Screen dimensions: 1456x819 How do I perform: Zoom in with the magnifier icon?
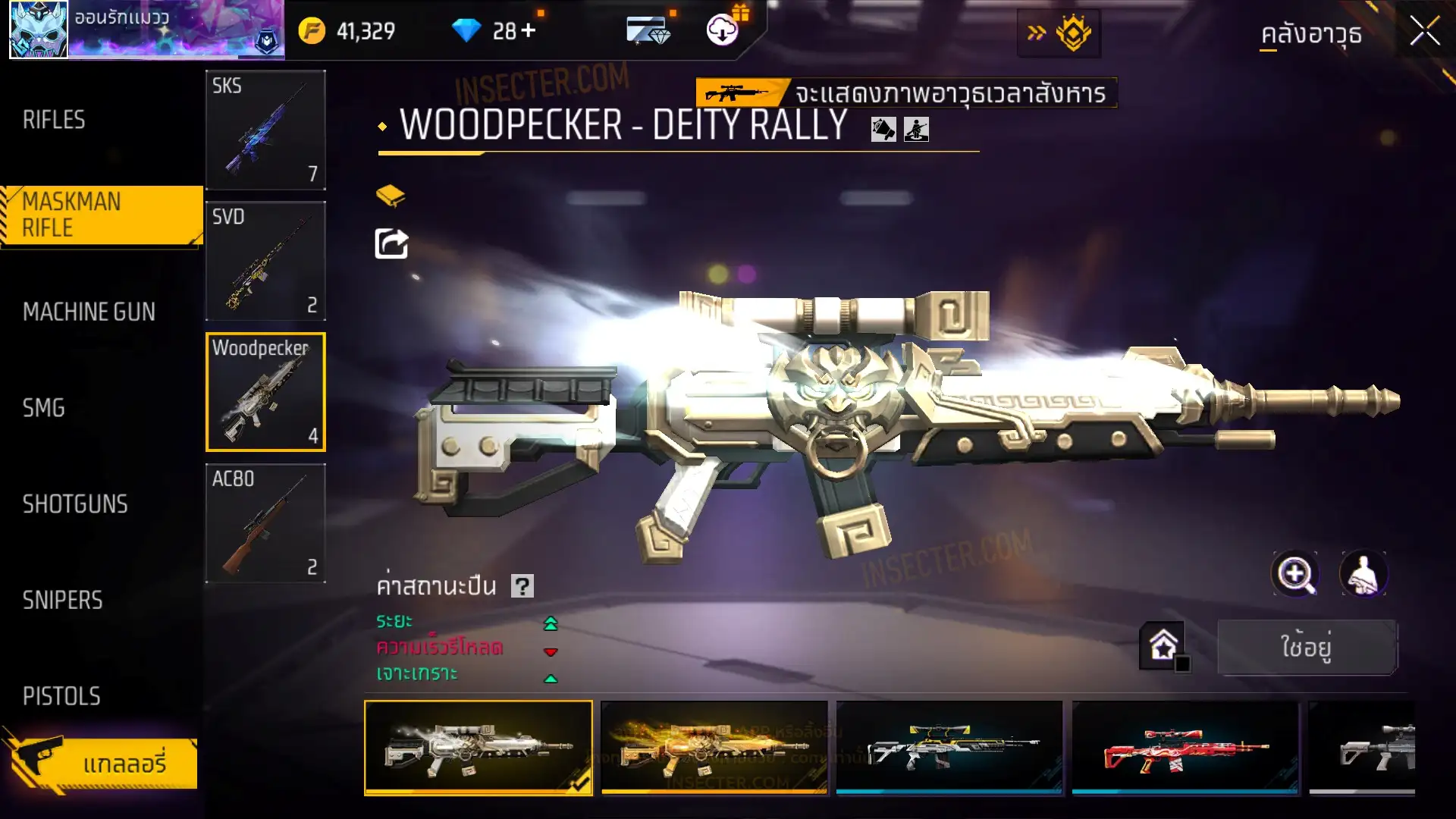[1295, 574]
